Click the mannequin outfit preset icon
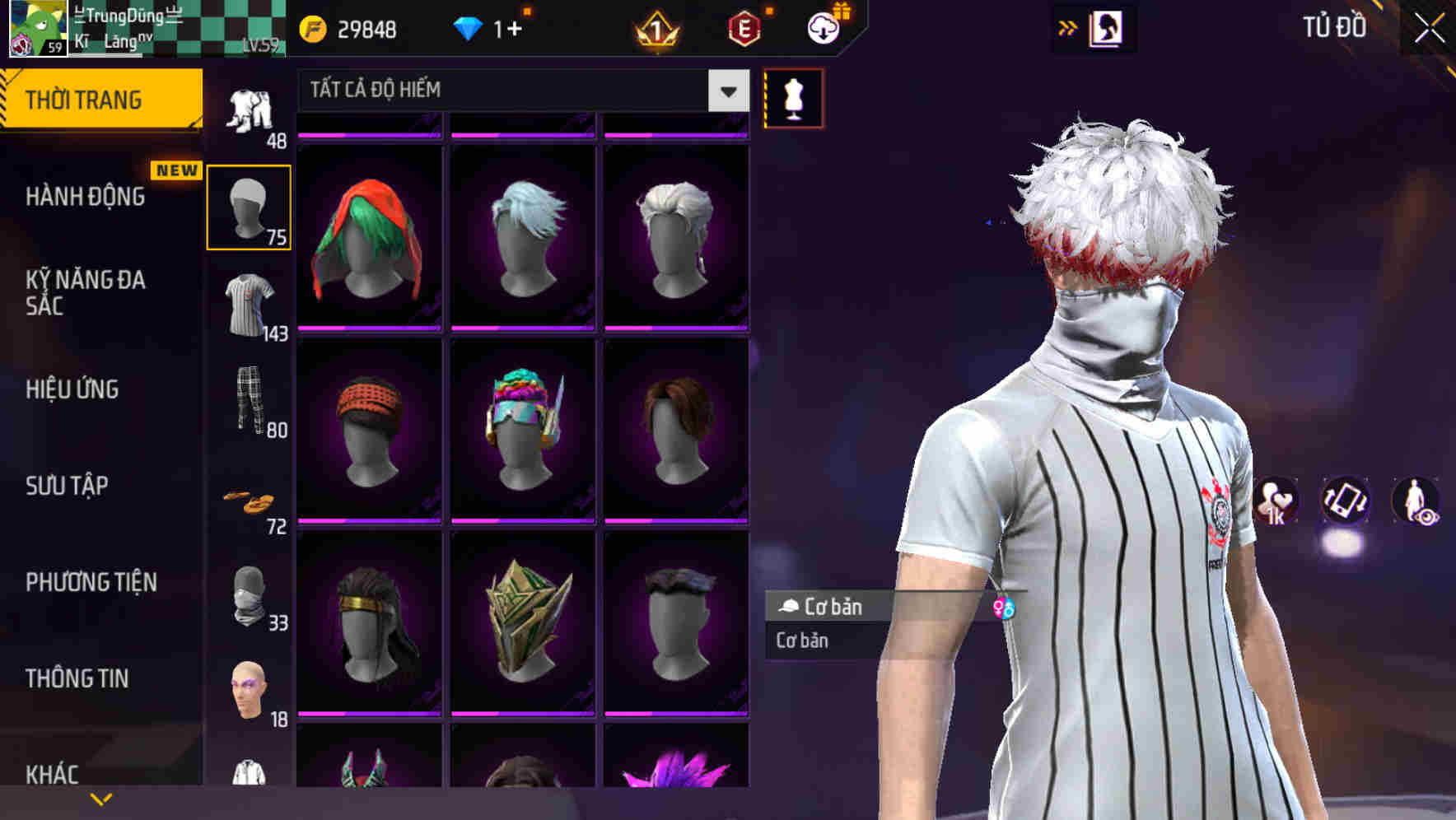Screen dimensions: 1456x820 coord(792,97)
